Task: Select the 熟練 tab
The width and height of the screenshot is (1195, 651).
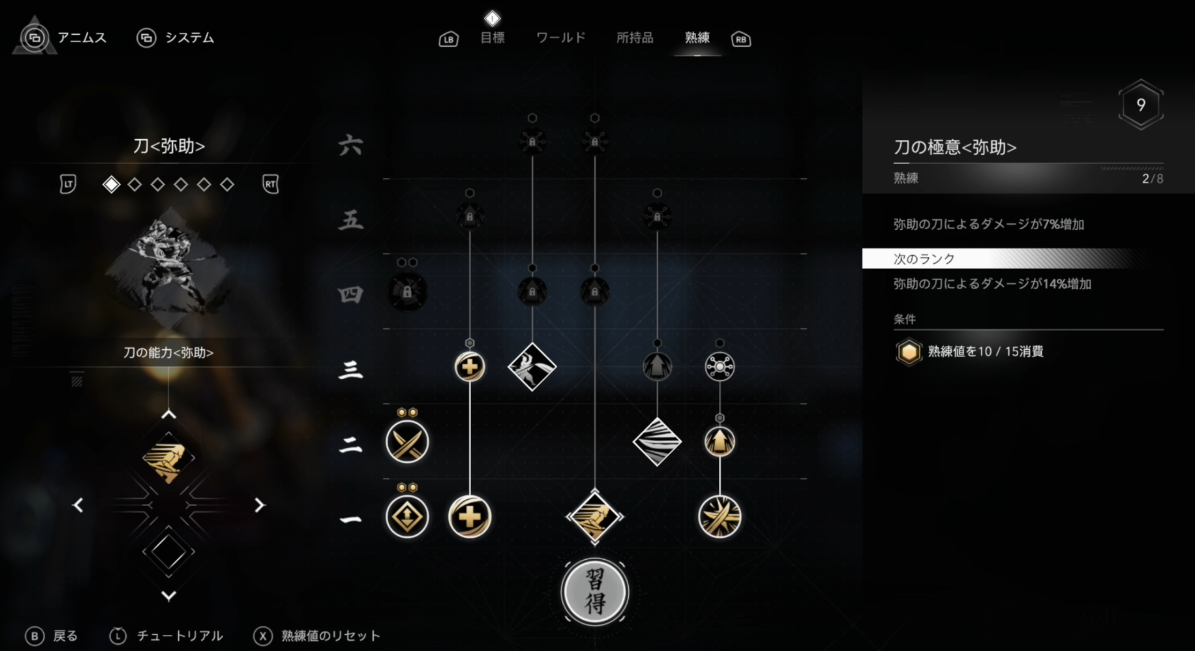Action: click(697, 38)
